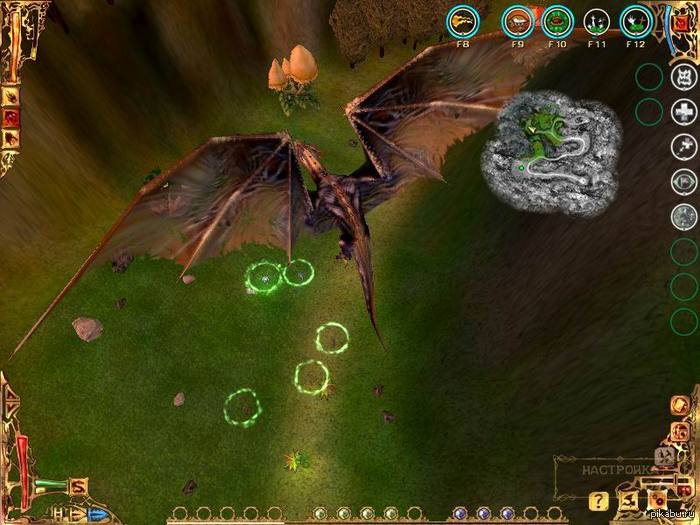Open the gears settings button
This screenshot has height=525, width=700.
pos(657,499)
